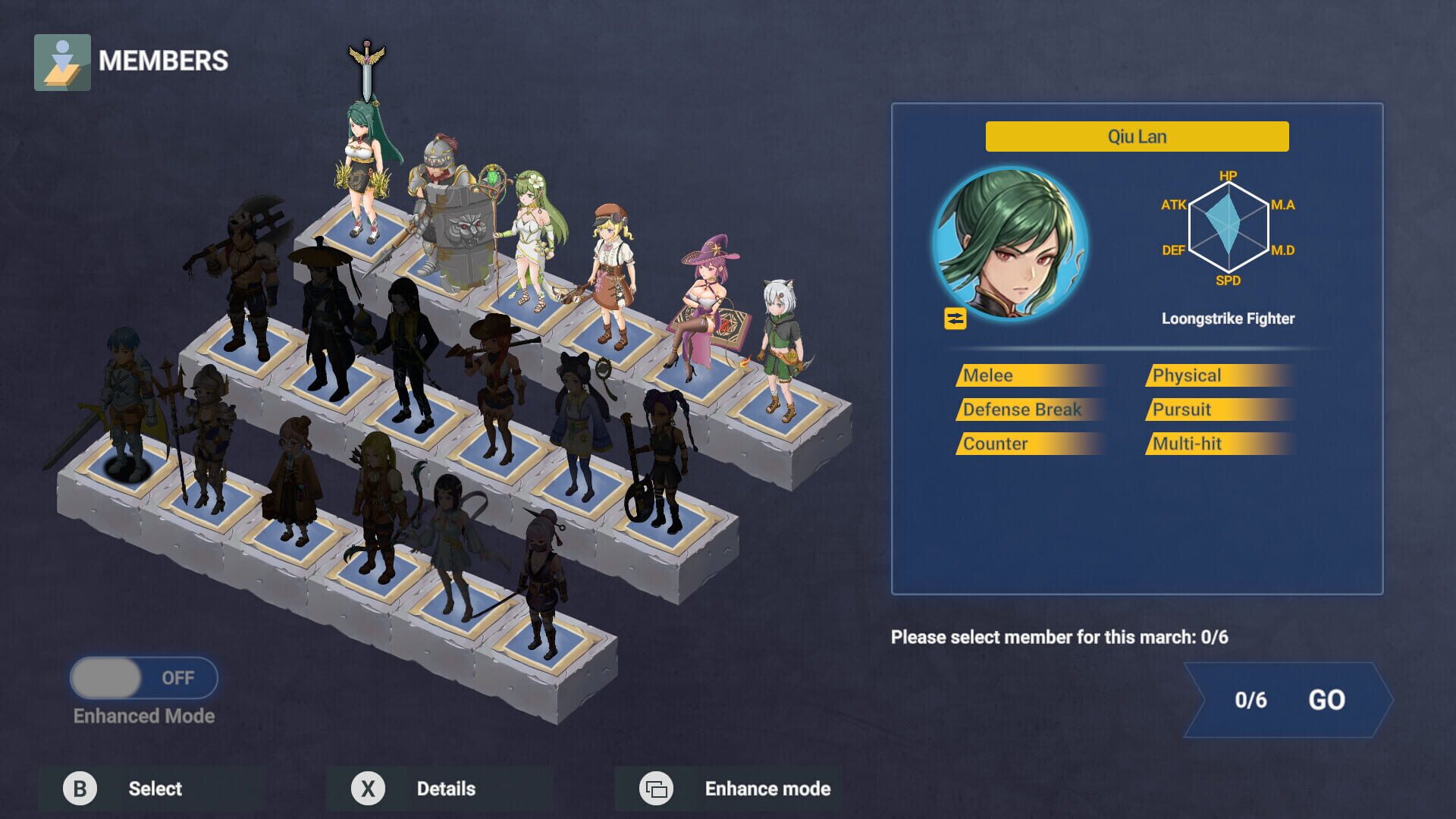Open the Defense Break trait tag
This screenshot has height=819, width=1456.
pos(1029,409)
